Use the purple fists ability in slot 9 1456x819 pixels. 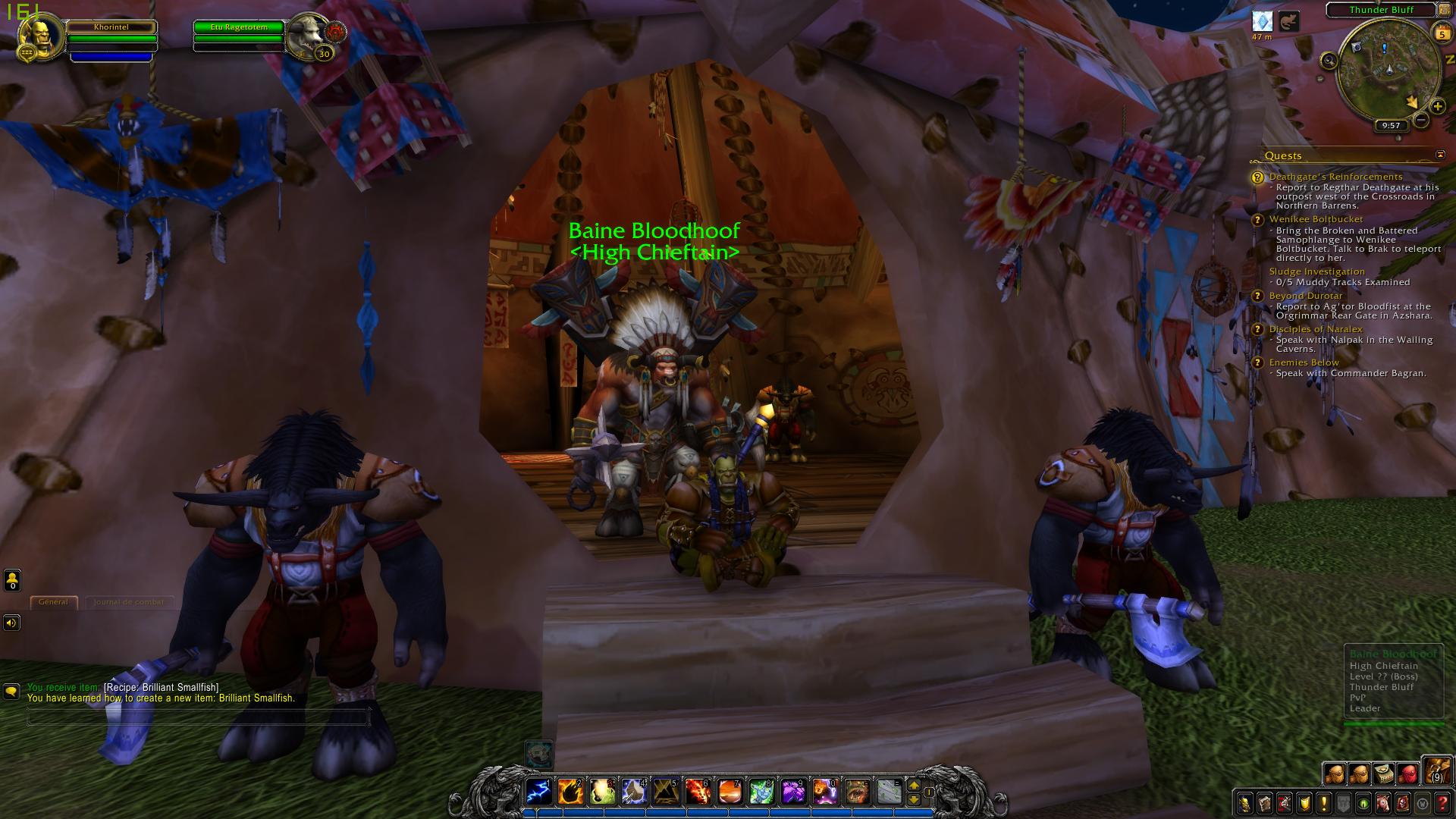pyautogui.click(x=792, y=792)
